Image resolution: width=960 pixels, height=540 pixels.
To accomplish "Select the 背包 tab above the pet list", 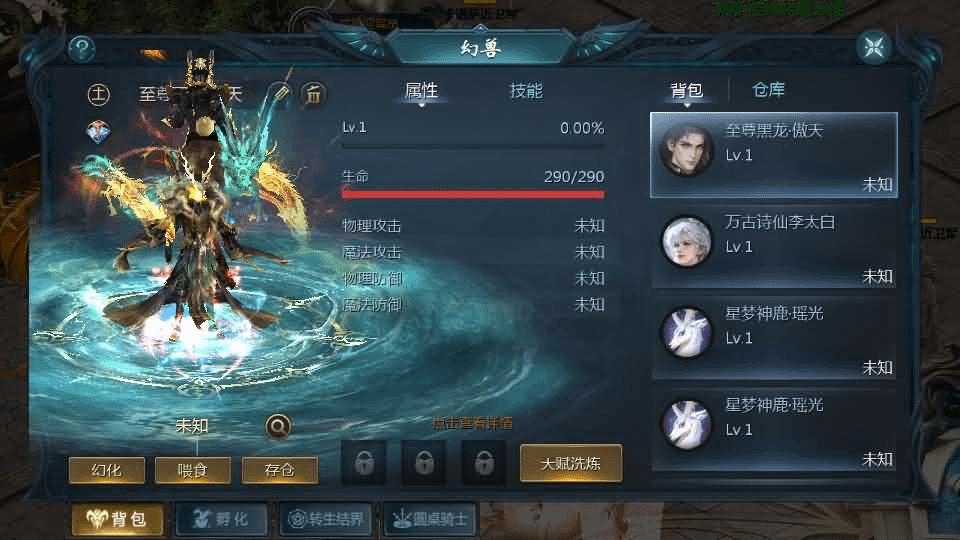I will click(x=686, y=91).
